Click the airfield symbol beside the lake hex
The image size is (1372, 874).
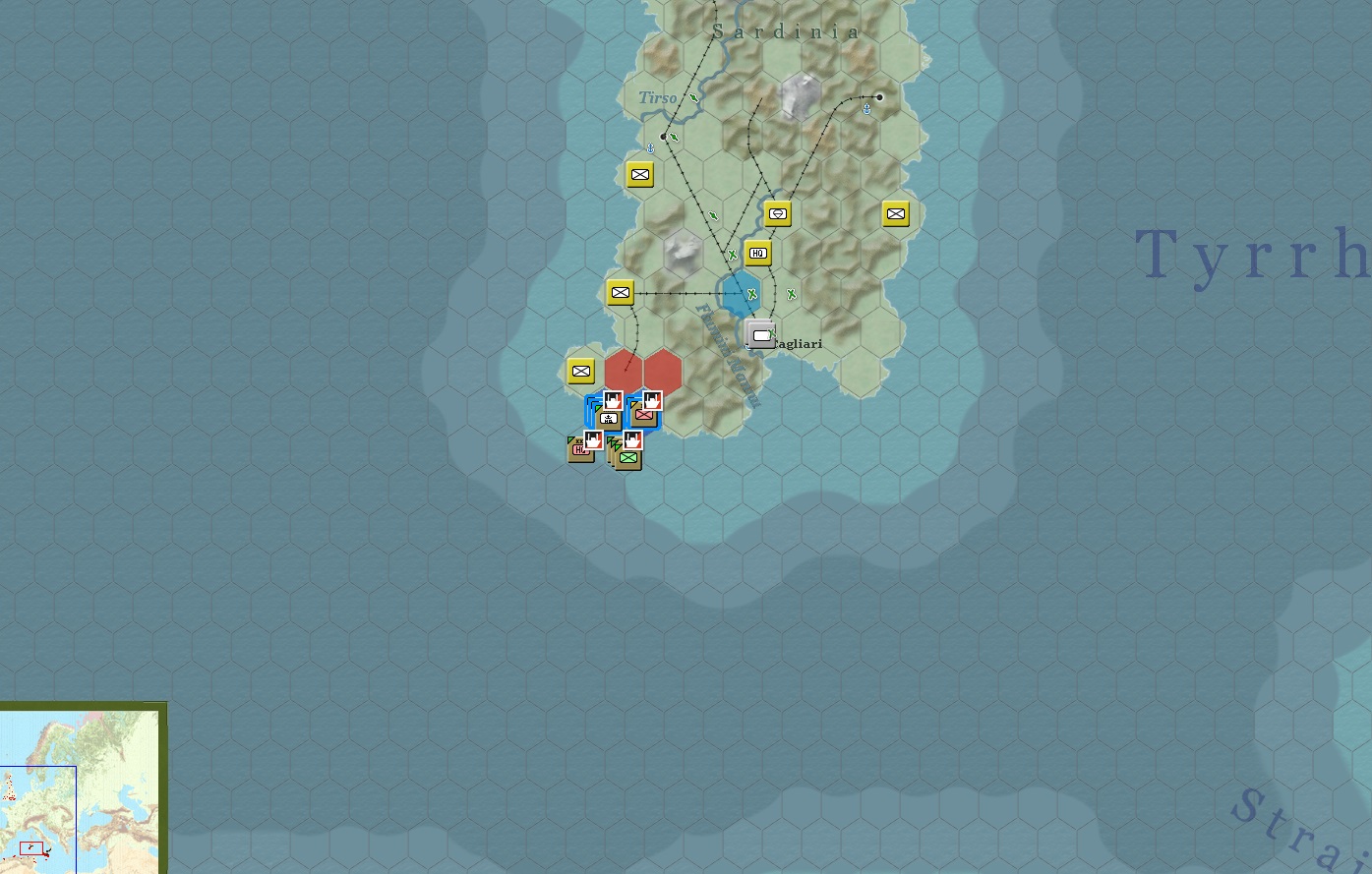click(x=750, y=293)
